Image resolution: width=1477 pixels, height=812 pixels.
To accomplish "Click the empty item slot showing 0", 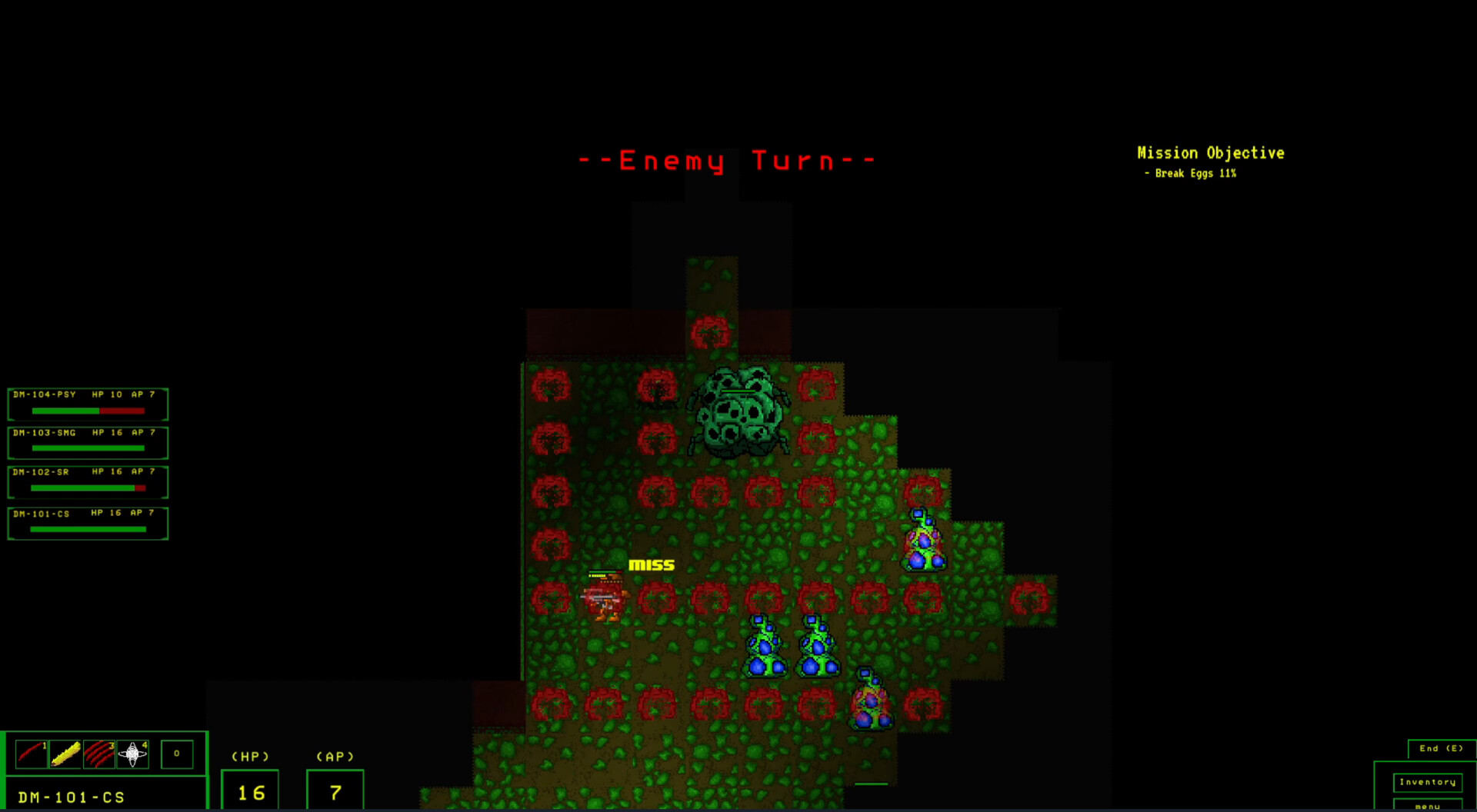I will (x=177, y=754).
